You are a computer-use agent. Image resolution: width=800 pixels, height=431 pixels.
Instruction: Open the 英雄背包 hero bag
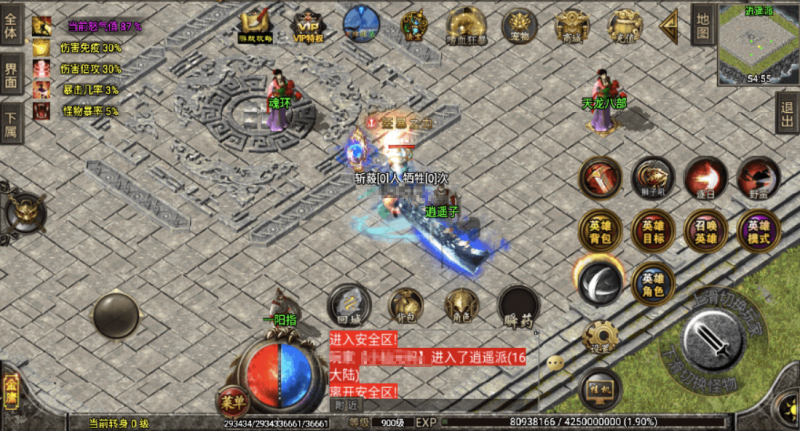pyautogui.click(x=600, y=231)
